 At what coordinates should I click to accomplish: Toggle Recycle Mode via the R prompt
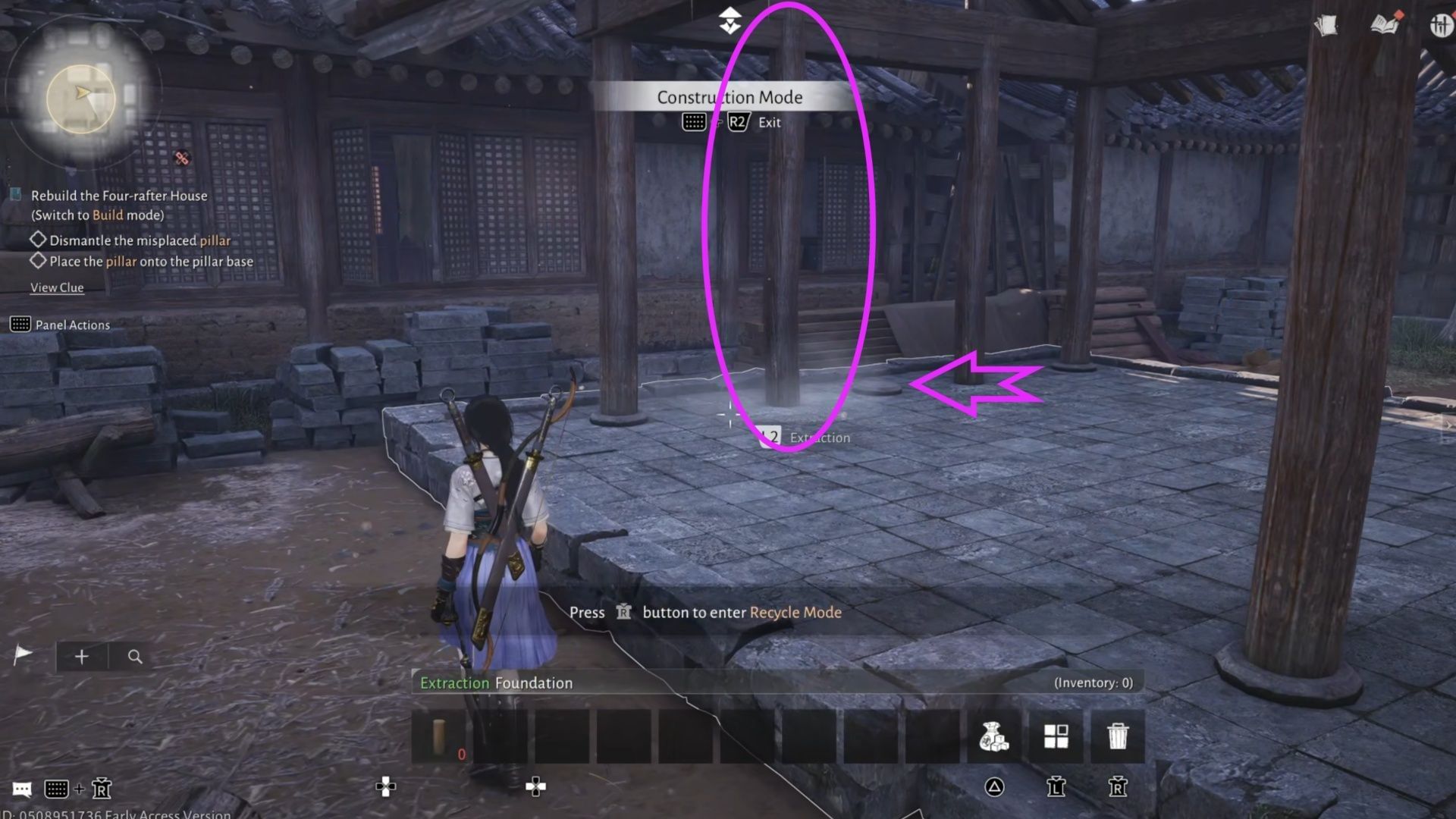[x=622, y=613]
